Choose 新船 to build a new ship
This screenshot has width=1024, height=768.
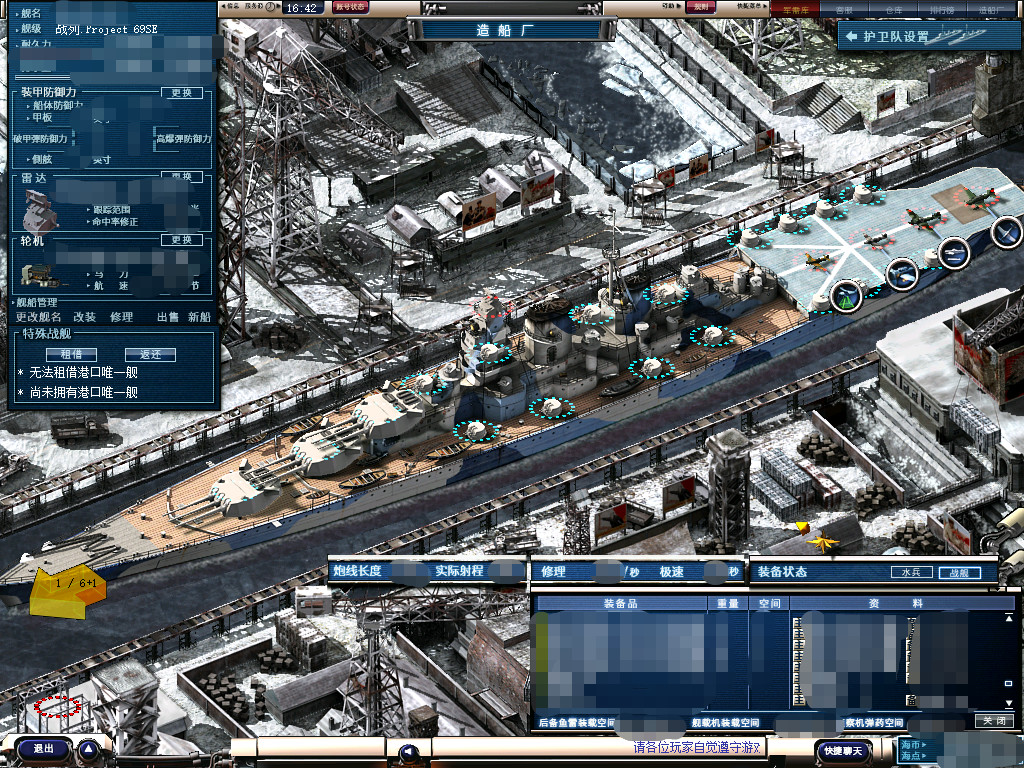199,317
